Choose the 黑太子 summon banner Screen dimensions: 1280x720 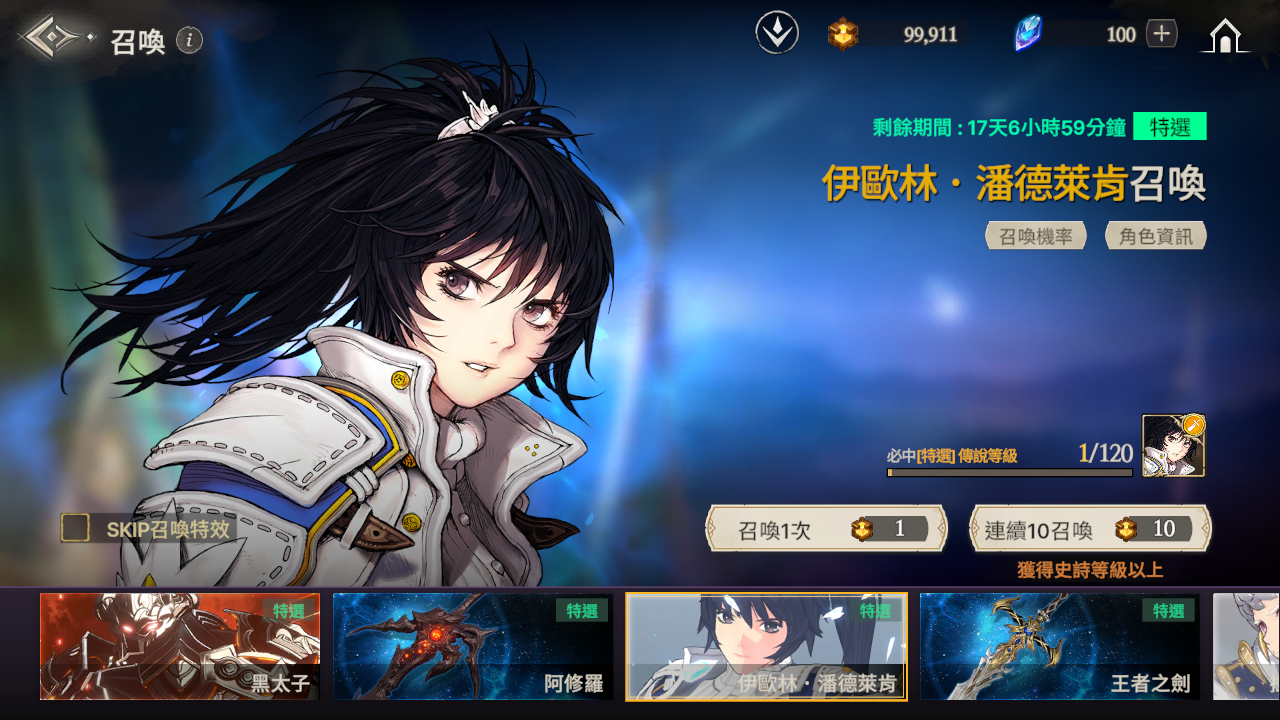(180, 646)
